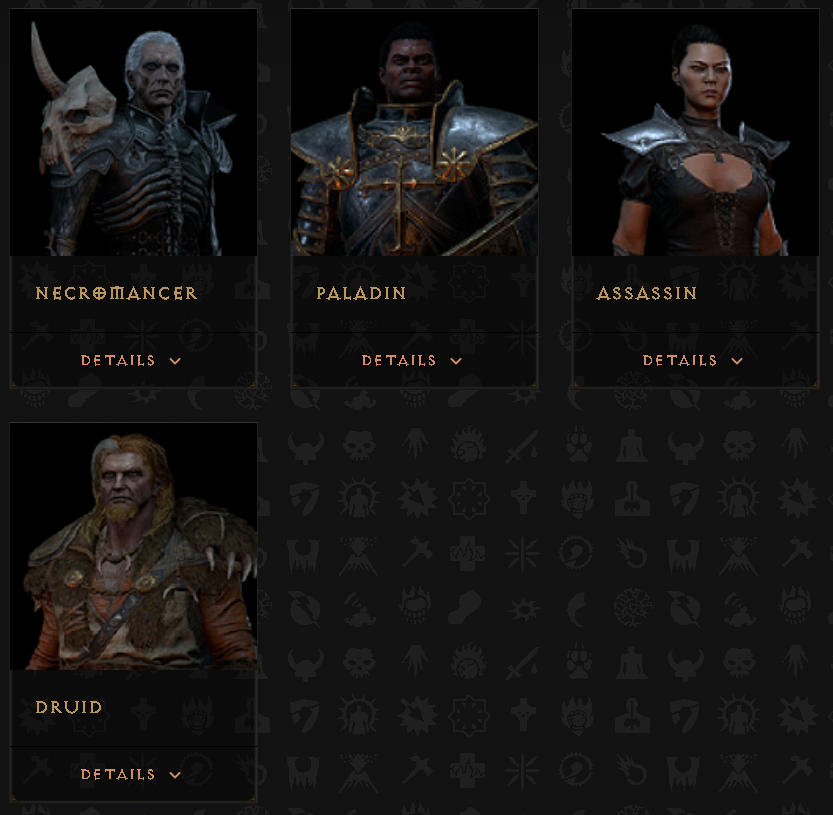Expand the Assassin details
The width and height of the screenshot is (833, 815).
[693, 360]
